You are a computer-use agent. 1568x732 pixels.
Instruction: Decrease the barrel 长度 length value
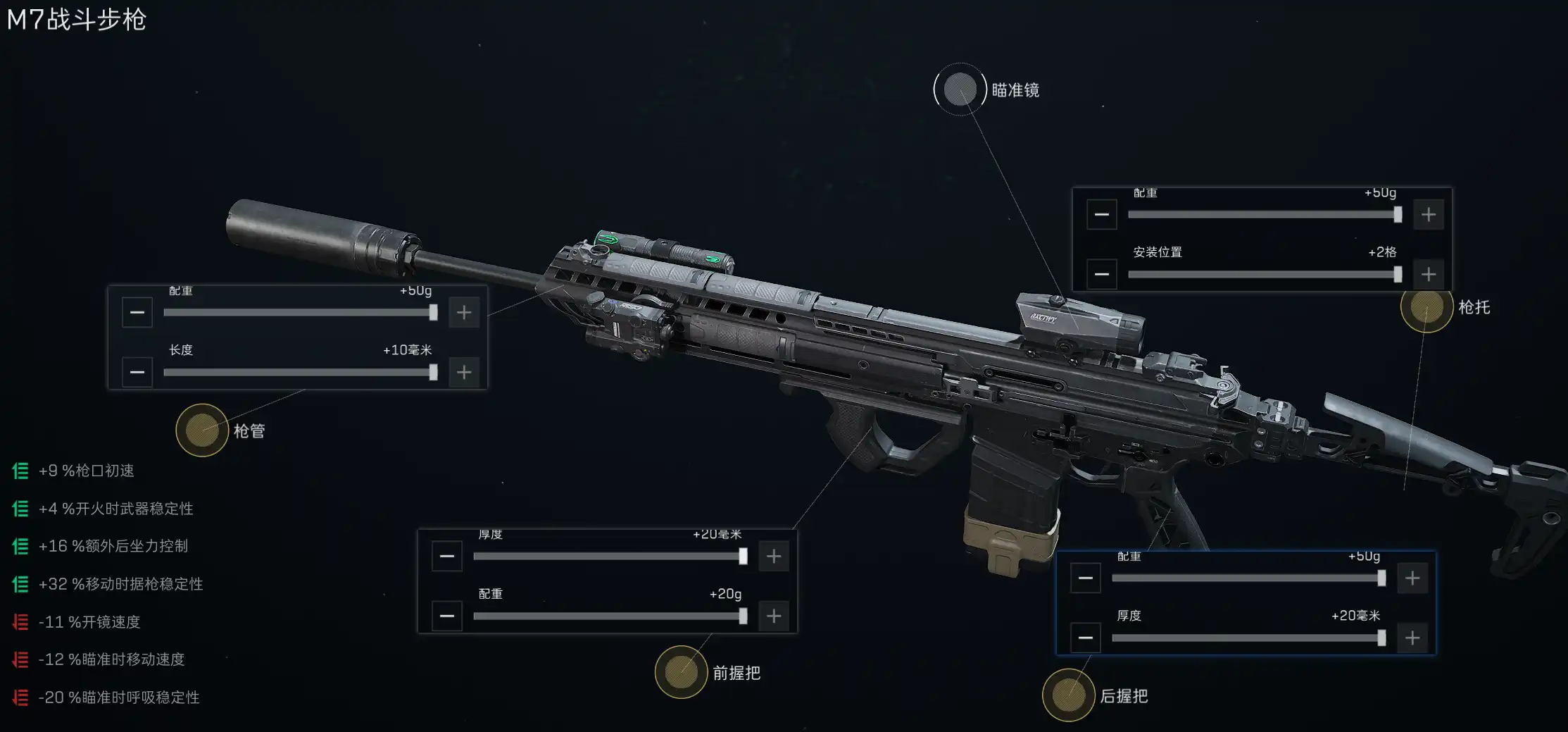pyautogui.click(x=137, y=372)
